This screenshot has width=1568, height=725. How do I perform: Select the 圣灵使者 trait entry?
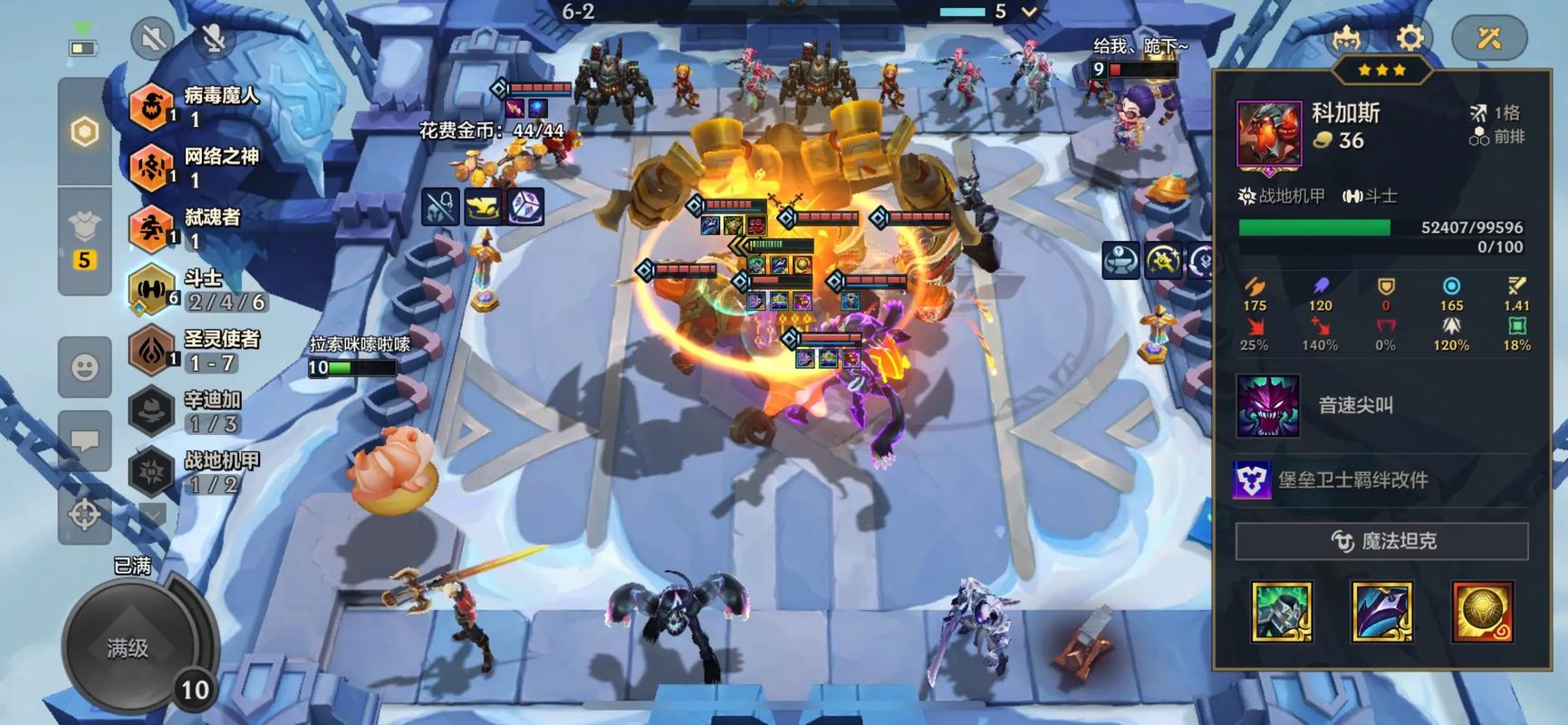point(195,350)
